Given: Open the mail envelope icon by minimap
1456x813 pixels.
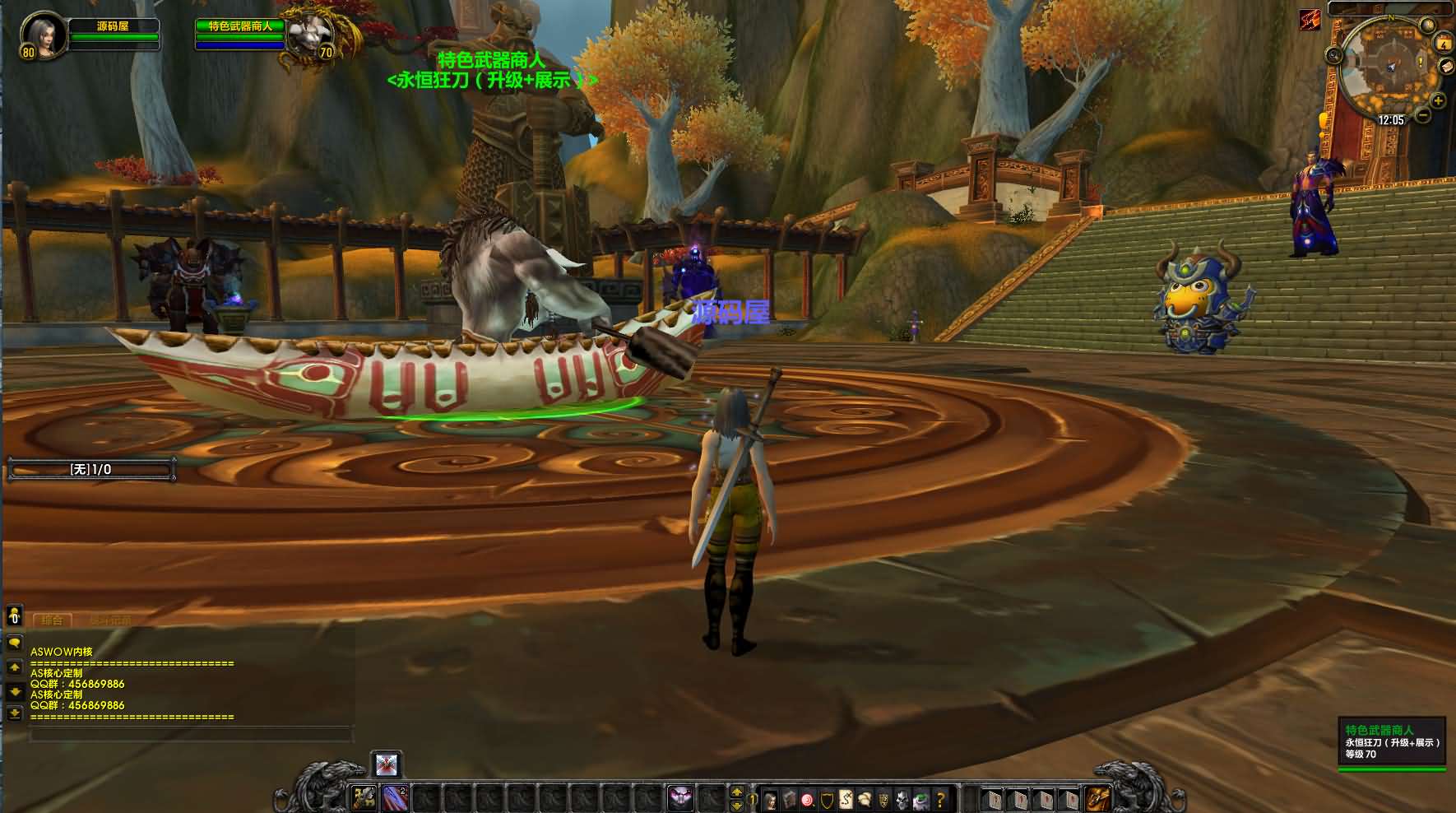Looking at the screenshot, I should point(1447,67).
